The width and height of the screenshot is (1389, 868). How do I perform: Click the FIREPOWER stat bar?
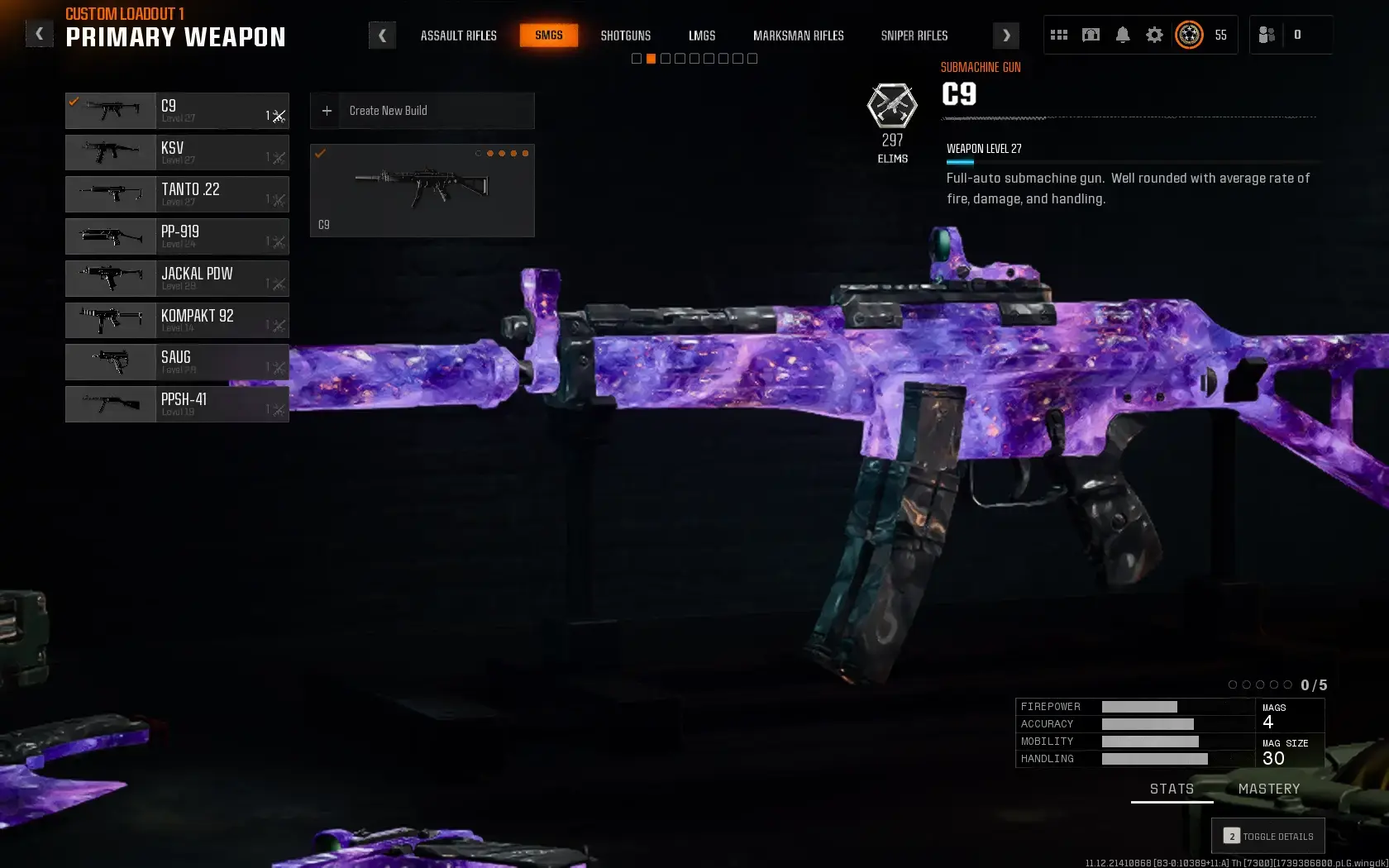[x=1139, y=707]
